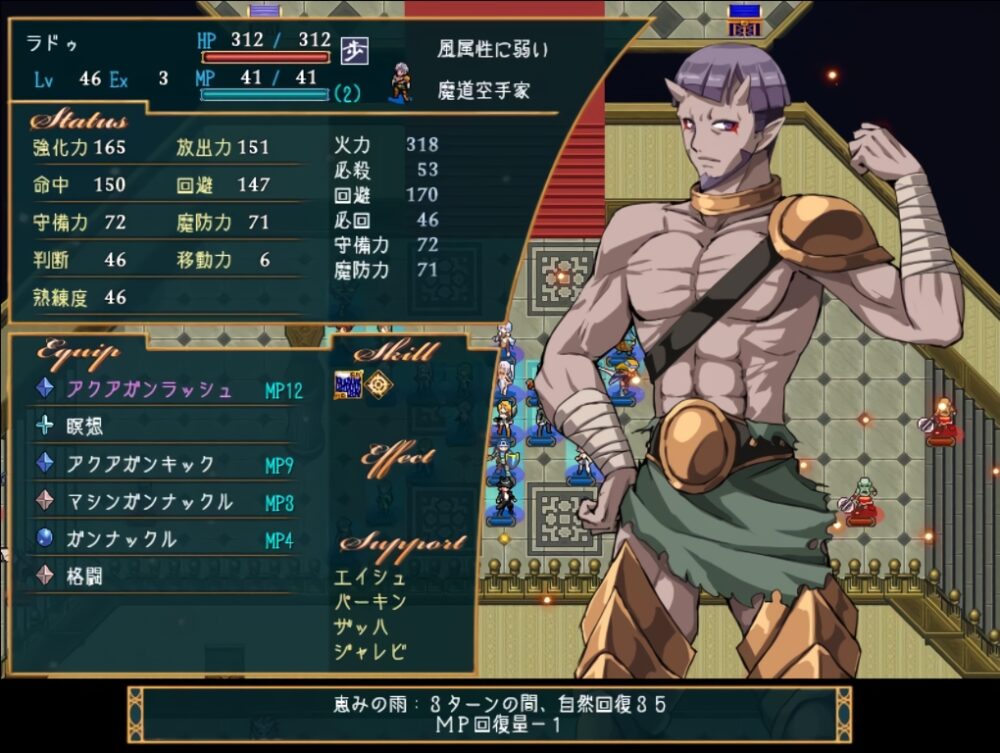Select アクアガンキック in the Equip list
1000x753 pixels.
point(140,464)
